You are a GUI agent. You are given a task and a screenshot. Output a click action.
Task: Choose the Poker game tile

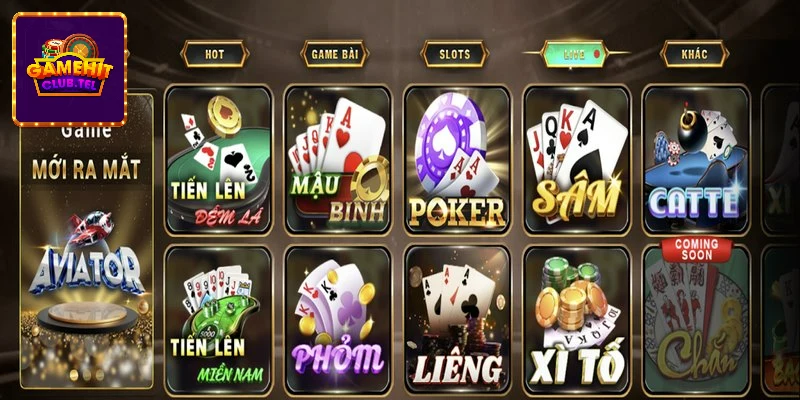tap(456, 160)
